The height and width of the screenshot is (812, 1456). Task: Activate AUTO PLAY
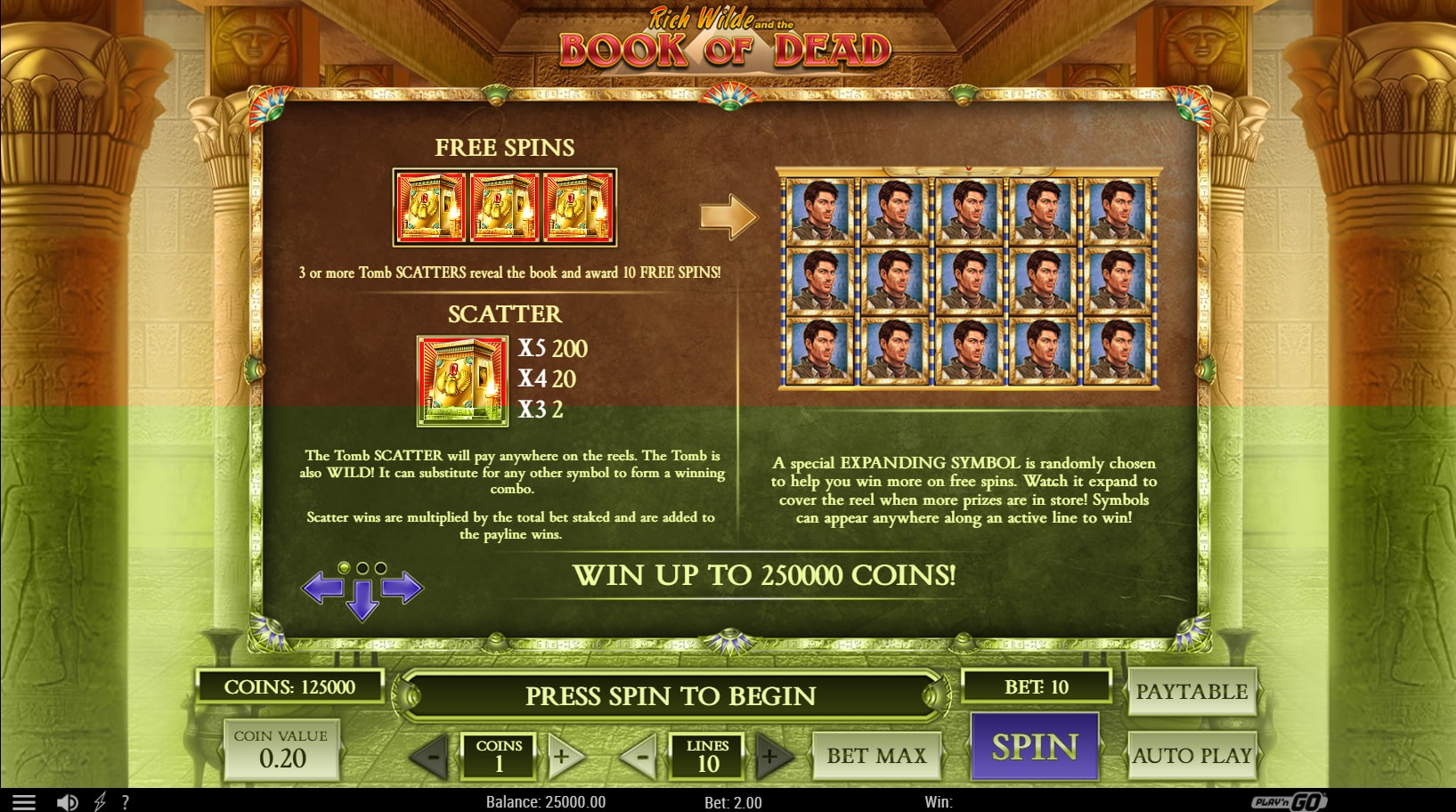(1192, 756)
